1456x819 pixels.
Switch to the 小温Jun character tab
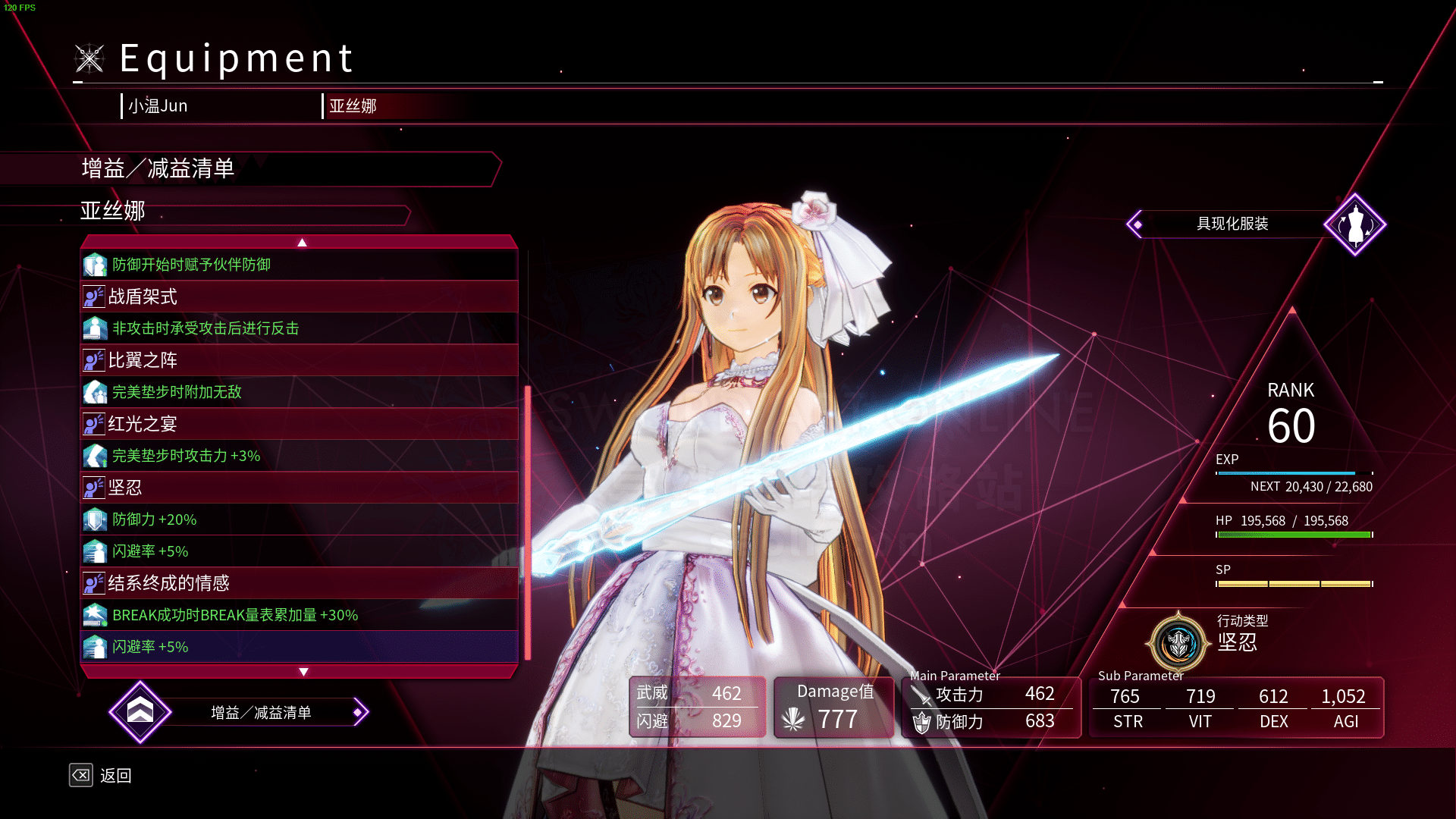pos(158,106)
